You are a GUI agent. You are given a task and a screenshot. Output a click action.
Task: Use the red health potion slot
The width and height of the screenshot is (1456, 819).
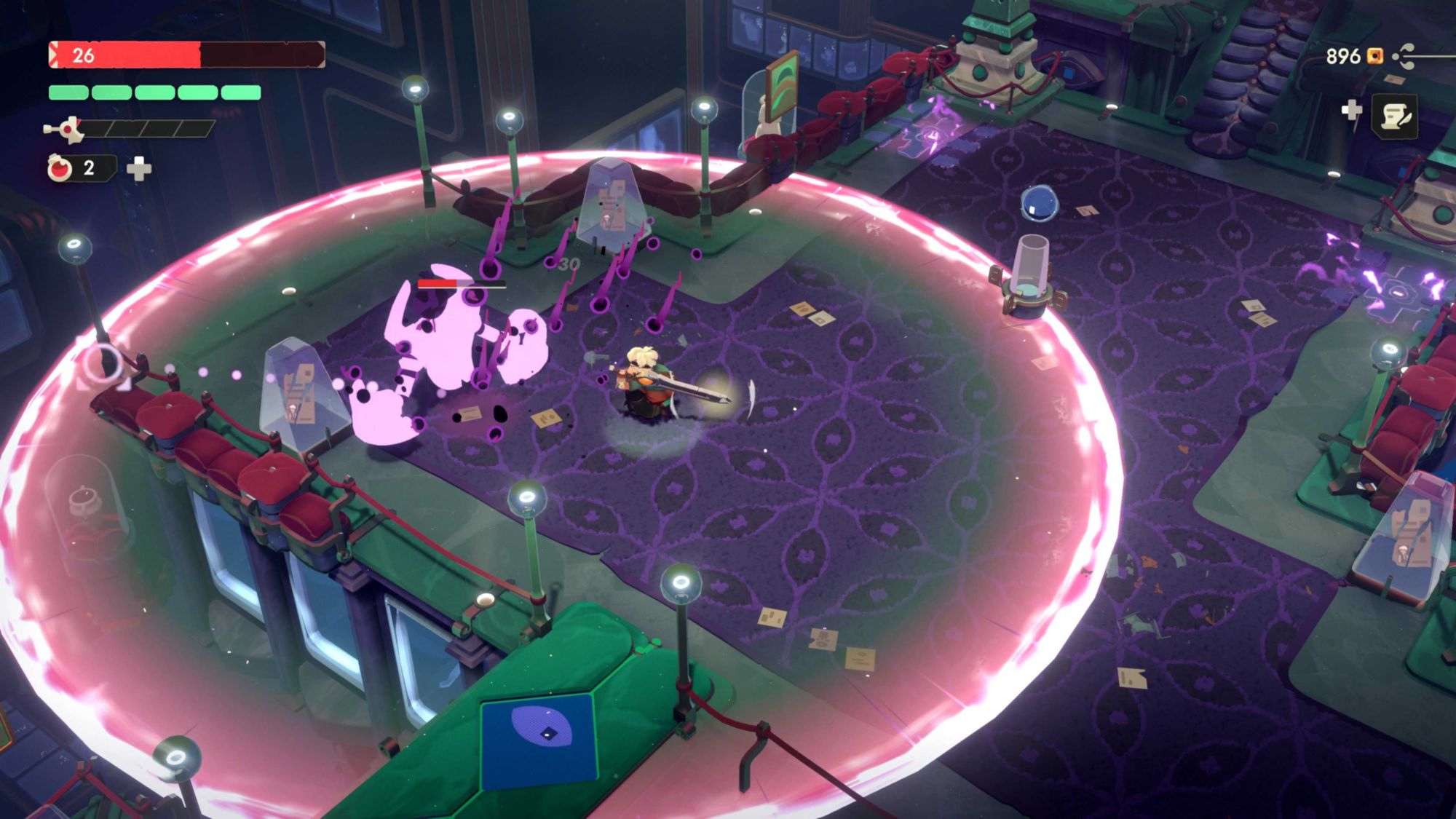61,168
